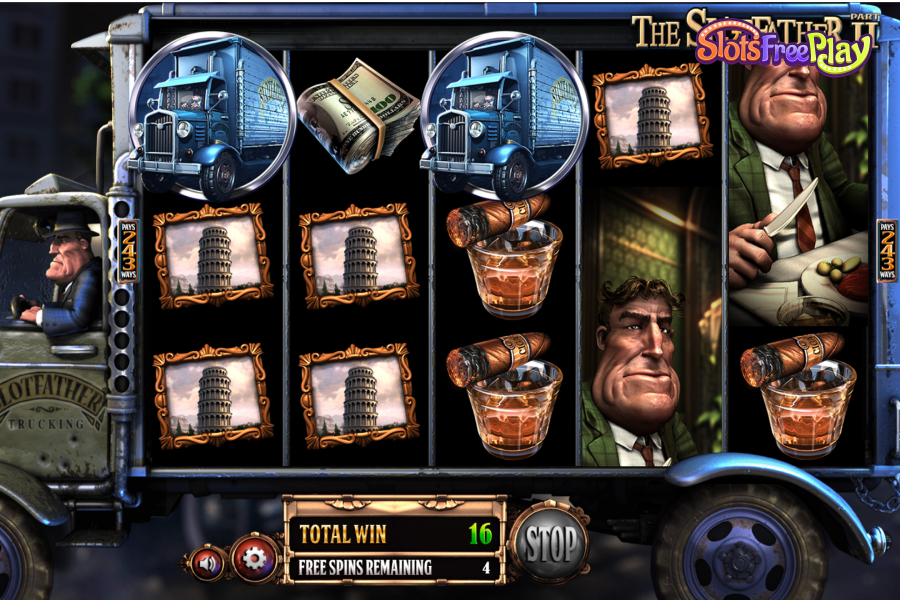Open the gear settings menu
The width and height of the screenshot is (900, 600).
pyautogui.click(x=255, y=558)
